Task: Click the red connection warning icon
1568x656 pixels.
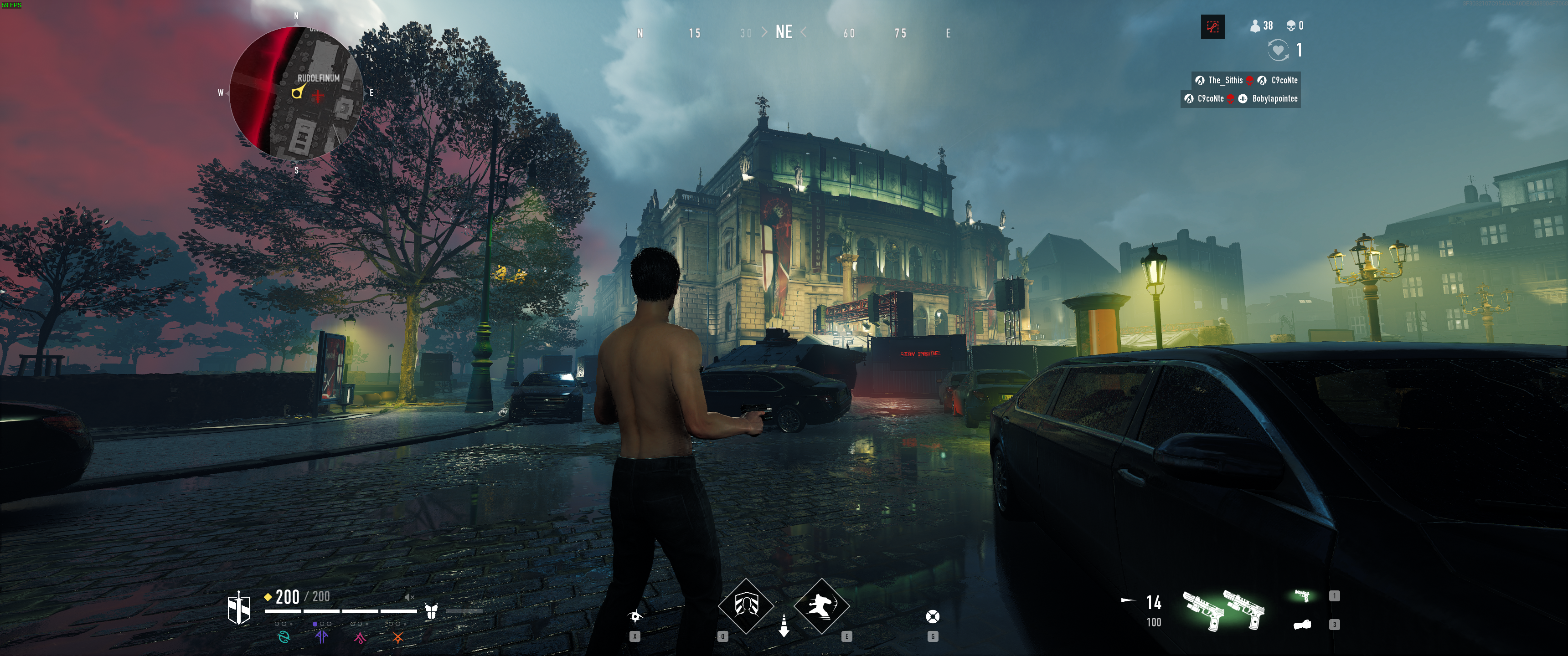Action: 1212,27
